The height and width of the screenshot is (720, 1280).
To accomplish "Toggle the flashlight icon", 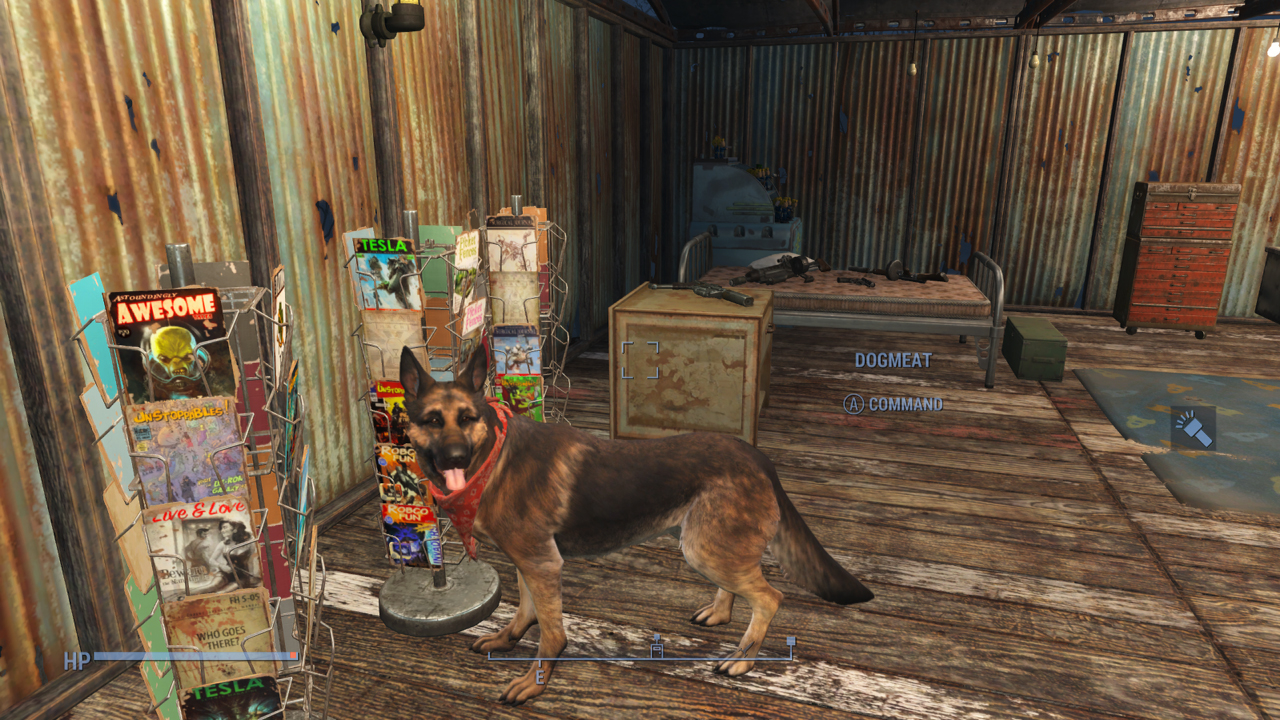I will coord(1193,428).
